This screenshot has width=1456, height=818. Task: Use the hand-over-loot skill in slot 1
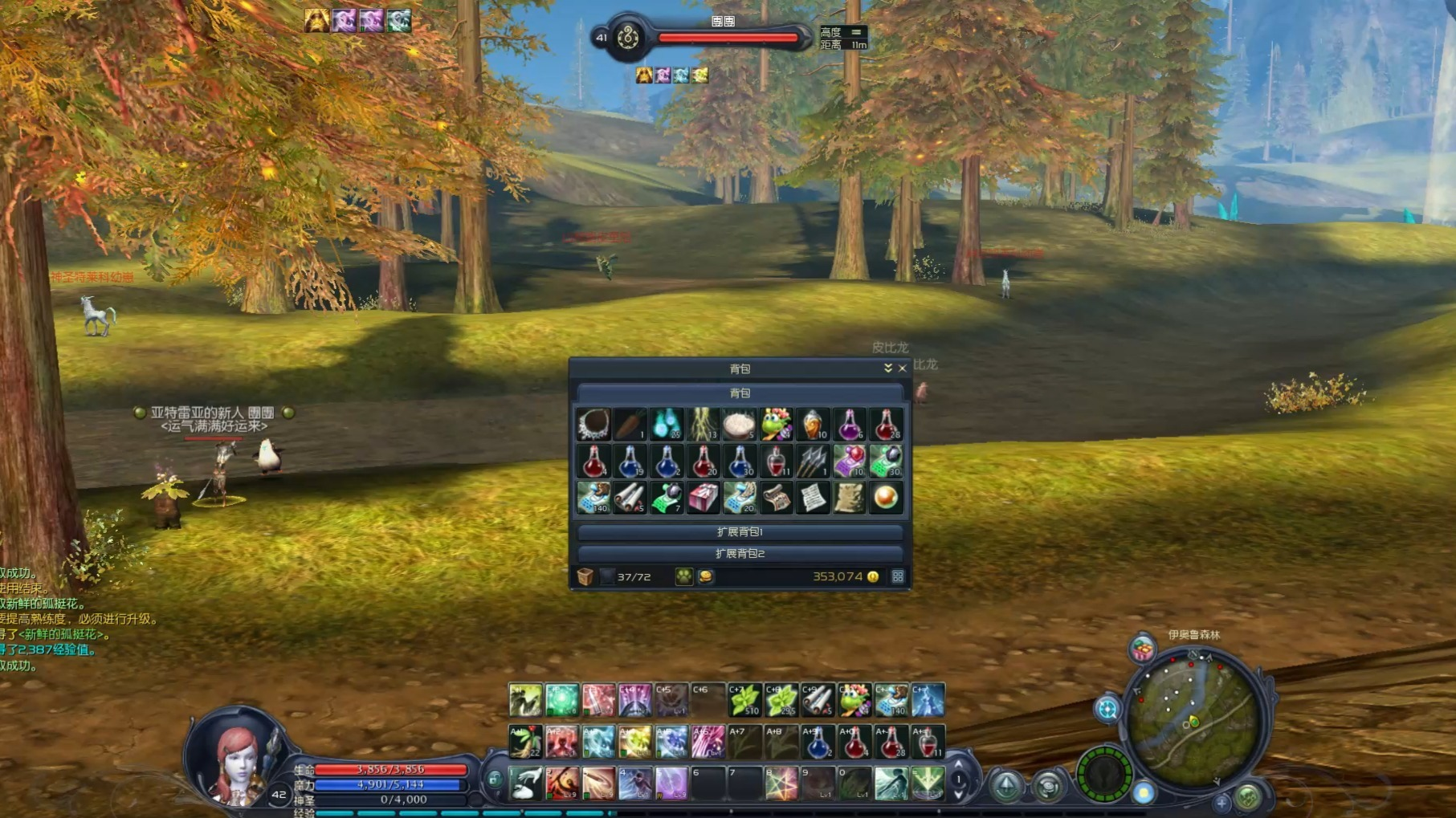point(526,783)
